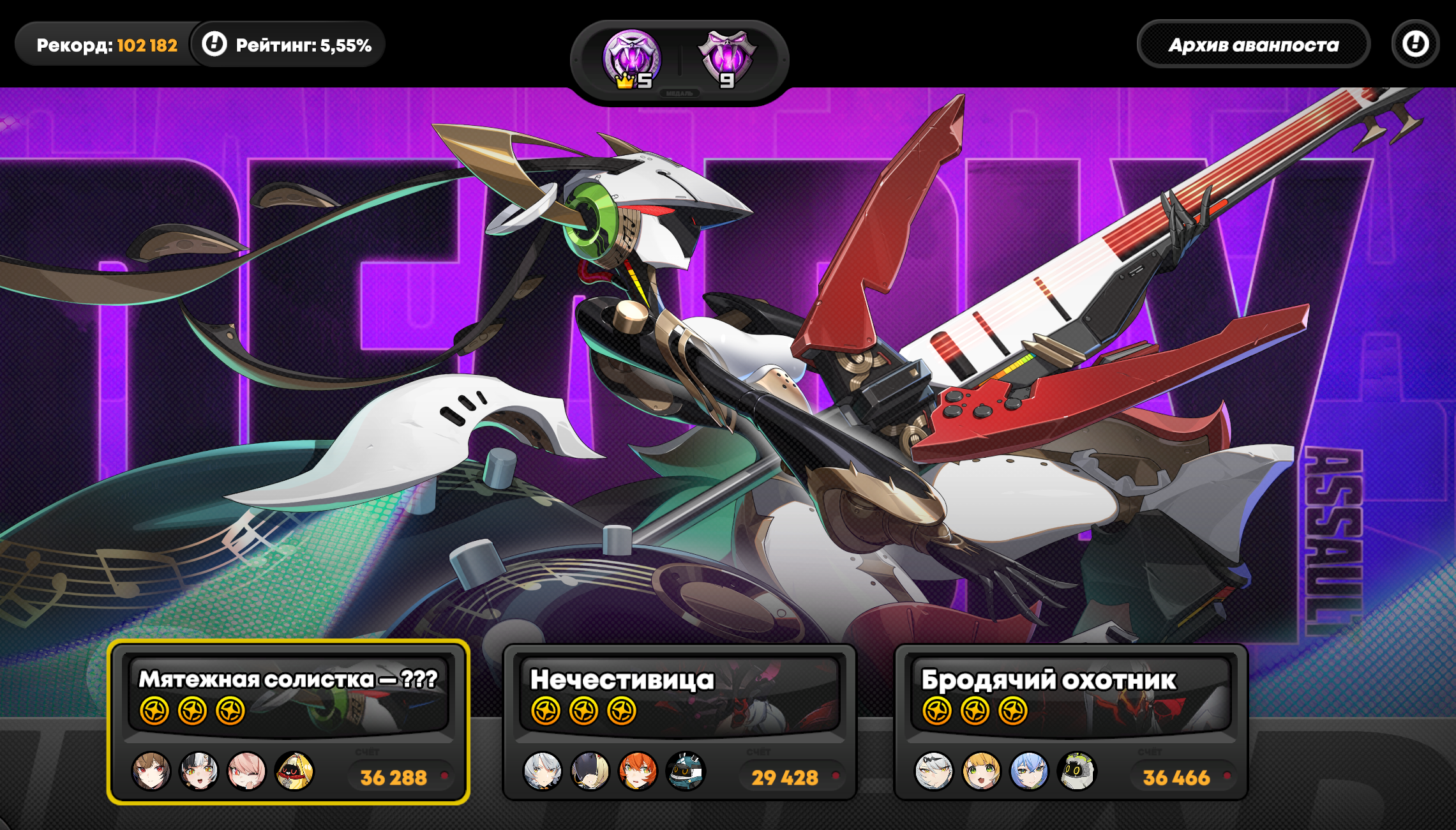Open the top-right exclamation info button
The height and width of the screenshot is (830, 1456).
1415,44
